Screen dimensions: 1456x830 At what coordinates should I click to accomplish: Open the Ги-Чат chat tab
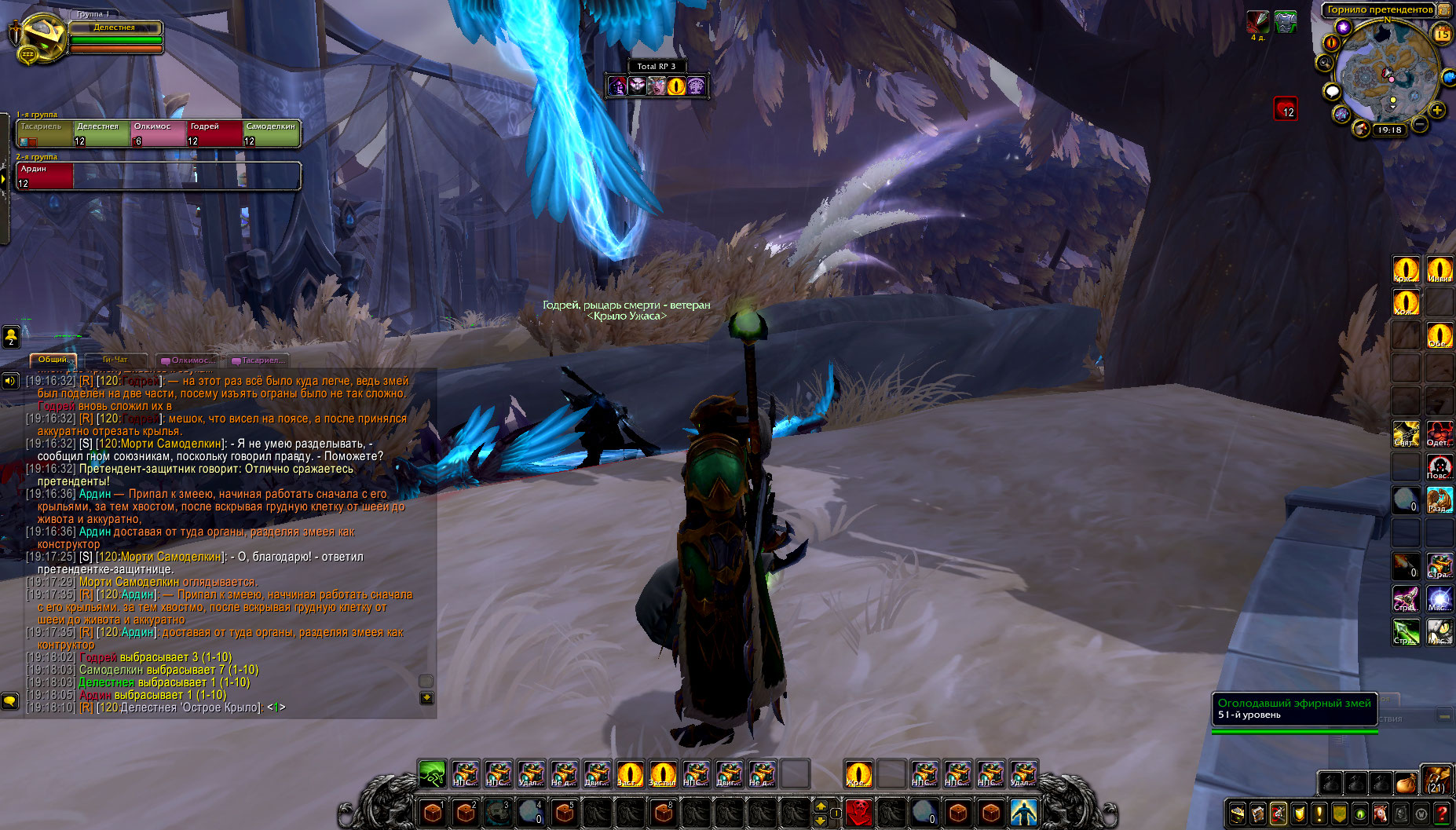pyautogui.click(x=115, y=360)
